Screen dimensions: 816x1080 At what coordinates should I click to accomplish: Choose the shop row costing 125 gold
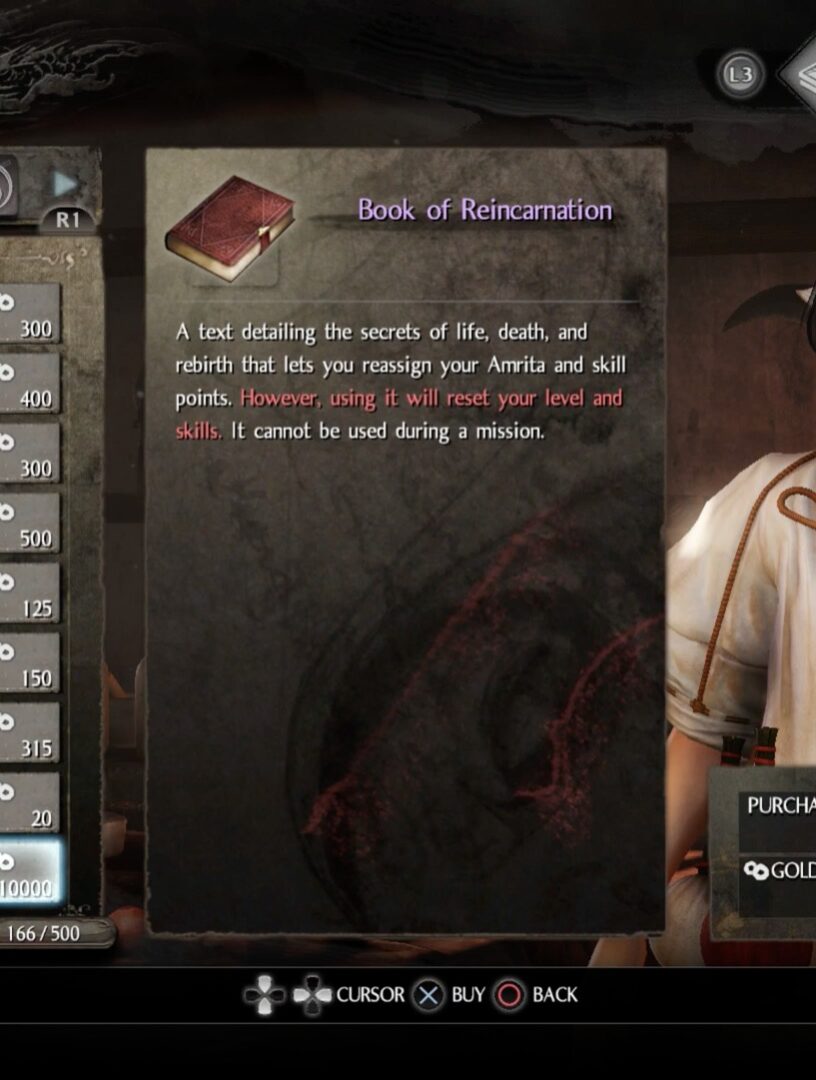click(28, 593)
